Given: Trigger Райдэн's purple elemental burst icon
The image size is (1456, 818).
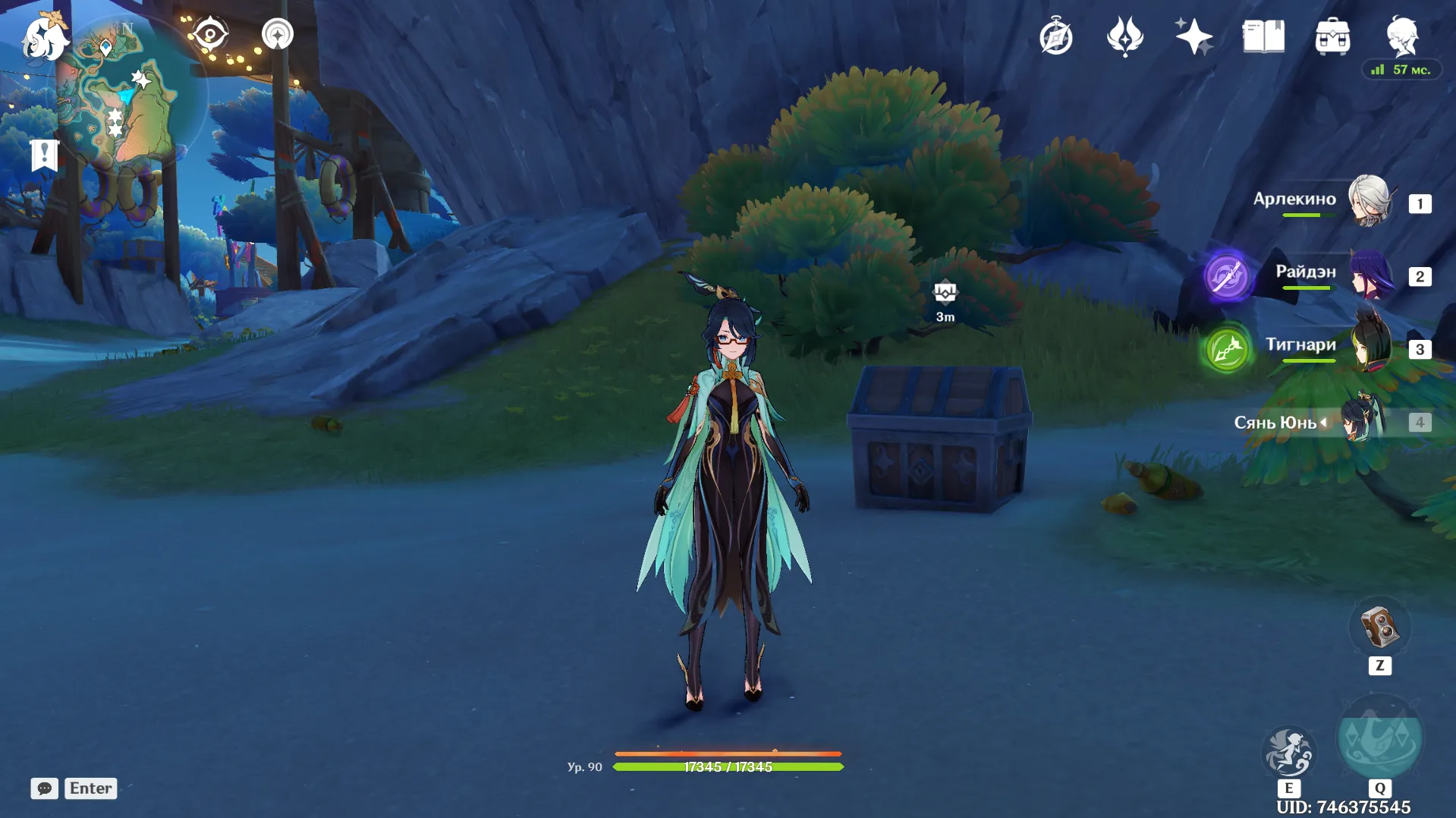Looking at the screenshot, I should (1226, 275).
